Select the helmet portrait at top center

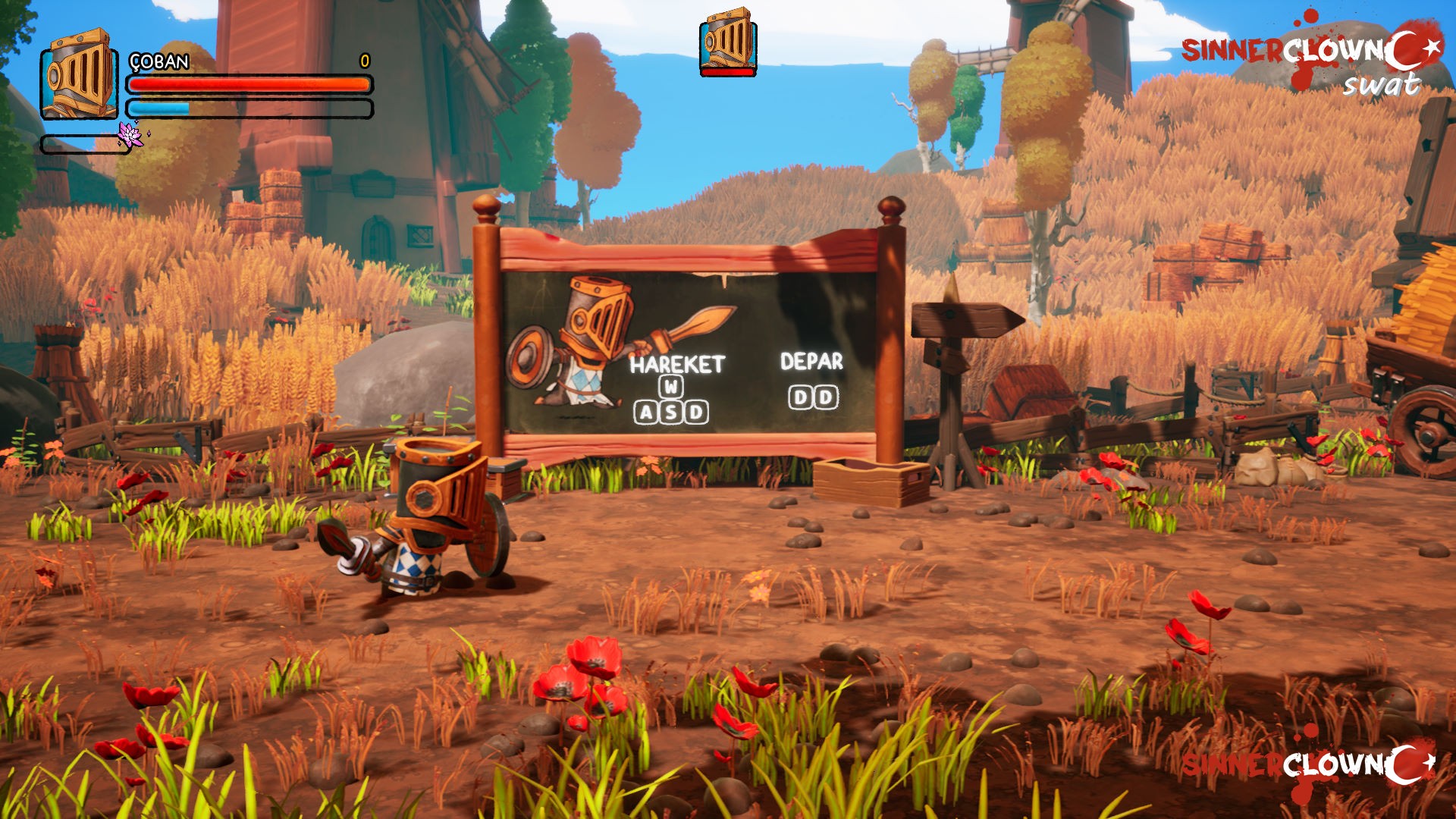tap(728, 41)
